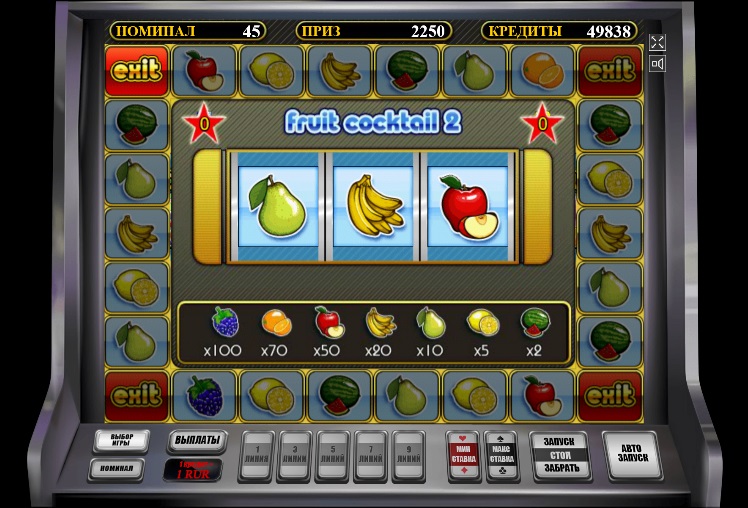This screenshot has height=508, width=748.
Task: Show the Выплаты paytable
Action: 195,440
